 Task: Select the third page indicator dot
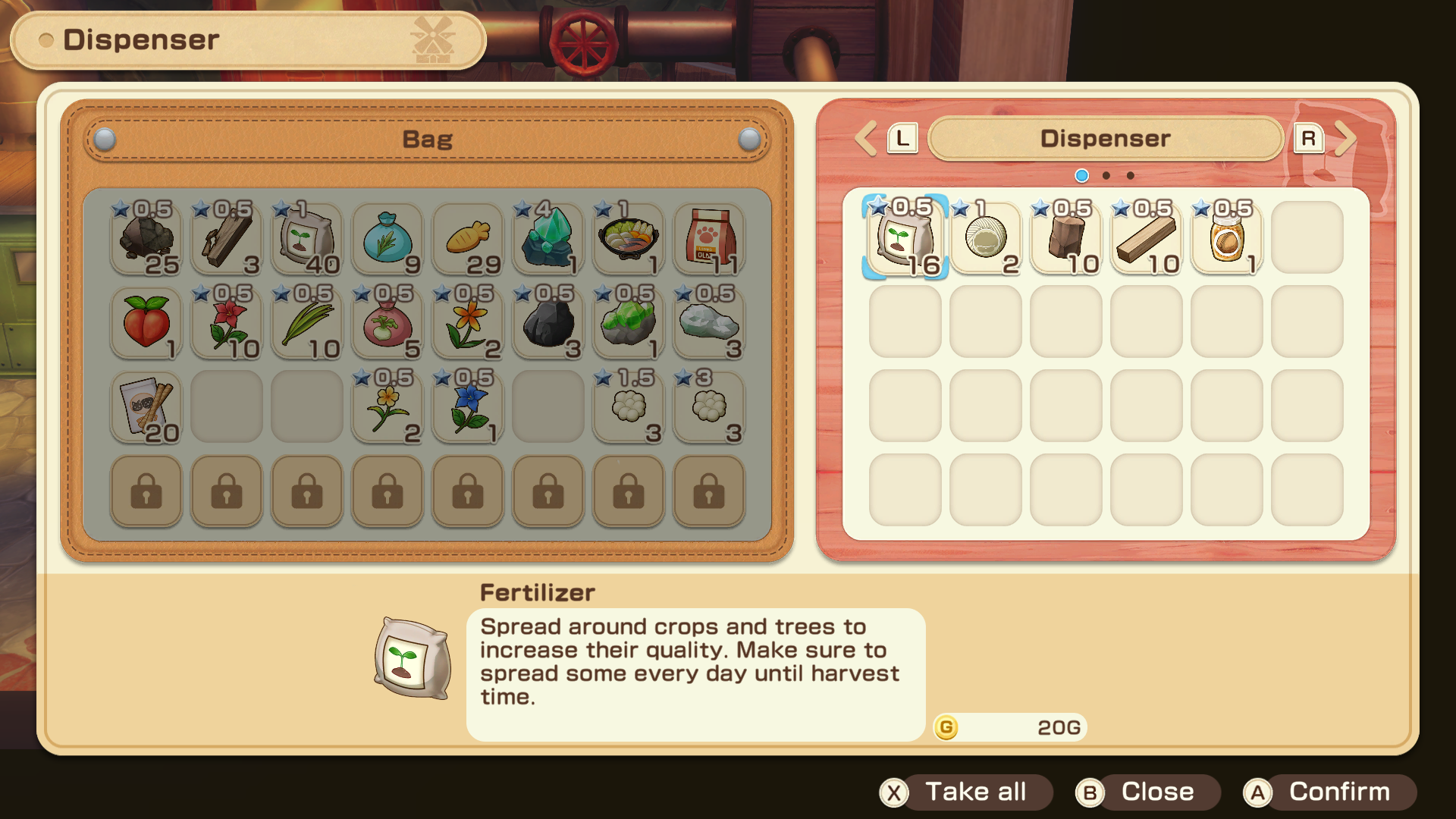pyautogui.click(x=1129, y=175)
